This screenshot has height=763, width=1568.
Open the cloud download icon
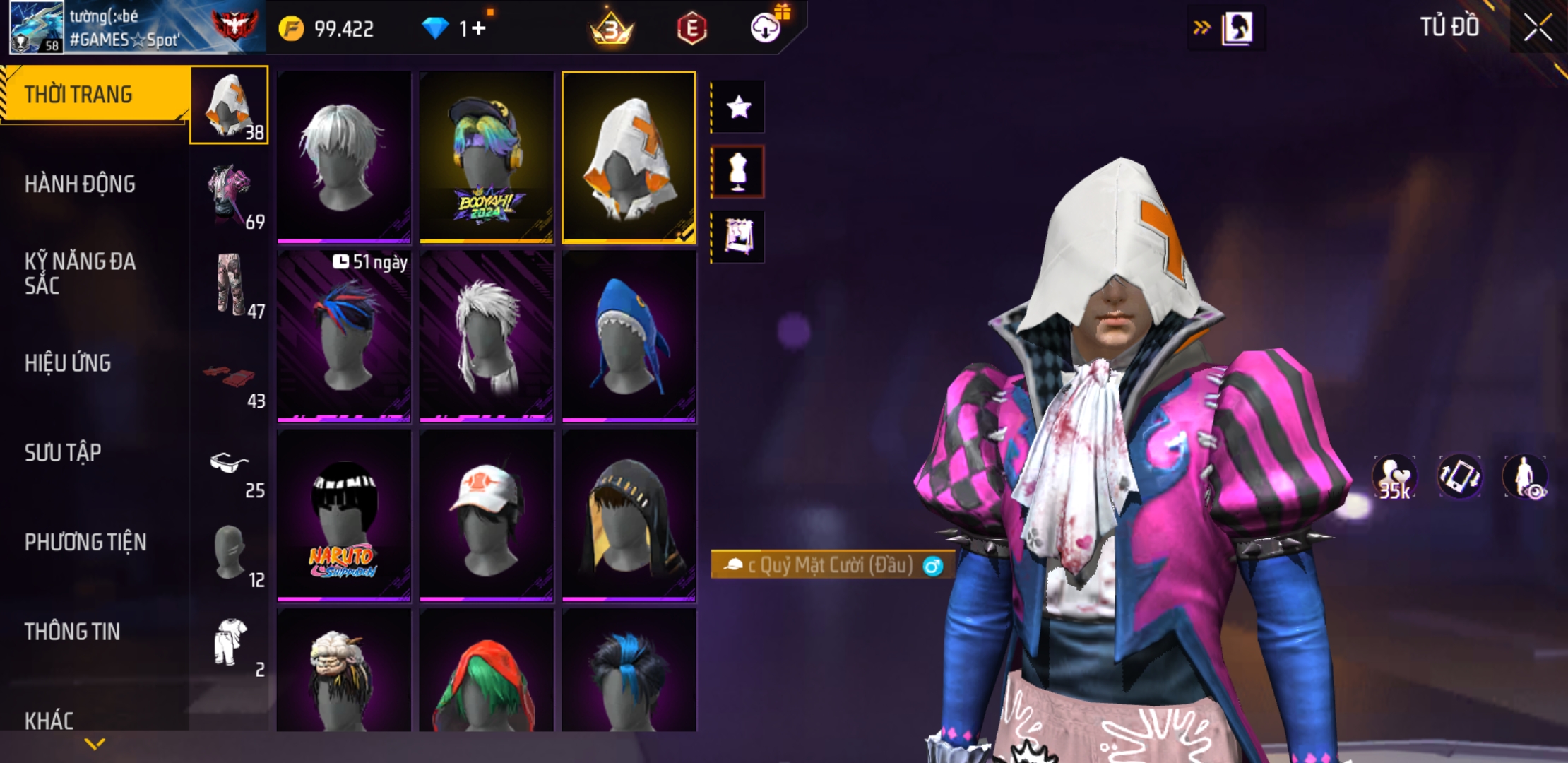point(766,28)
